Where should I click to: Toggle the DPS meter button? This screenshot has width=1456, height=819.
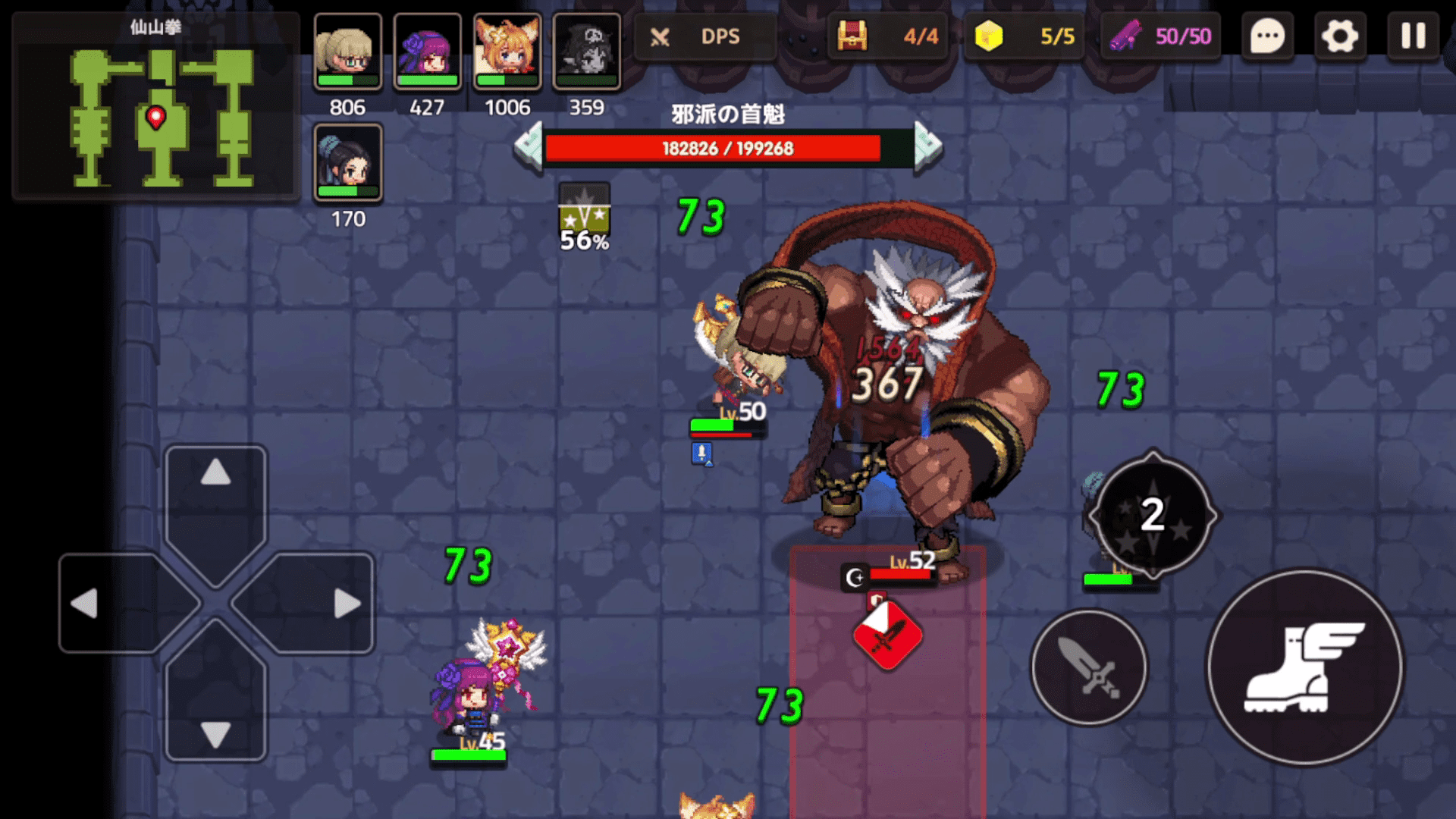click(x=704, y=36)
